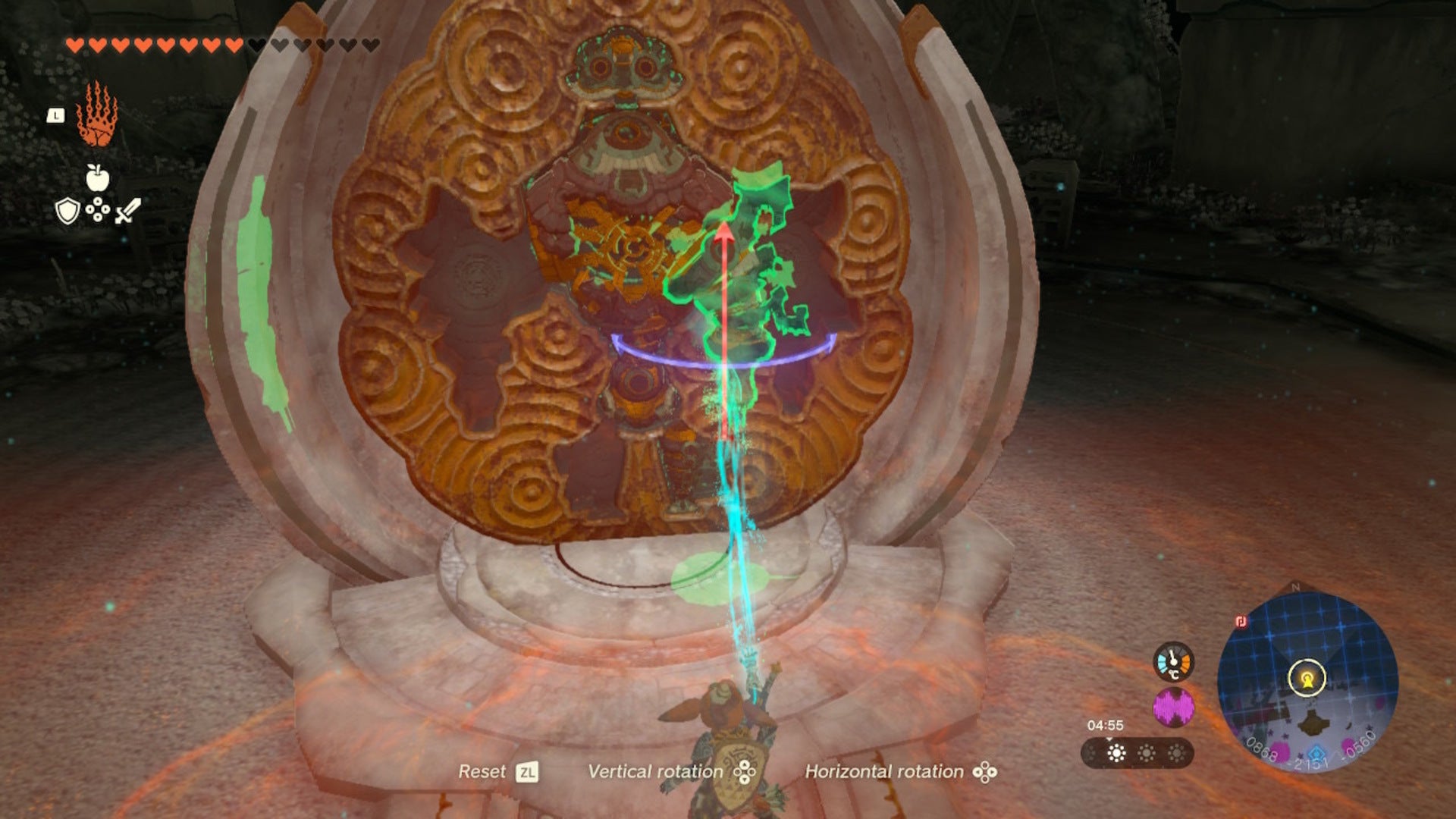Expand the weather forecast bar

(1137, 752)
